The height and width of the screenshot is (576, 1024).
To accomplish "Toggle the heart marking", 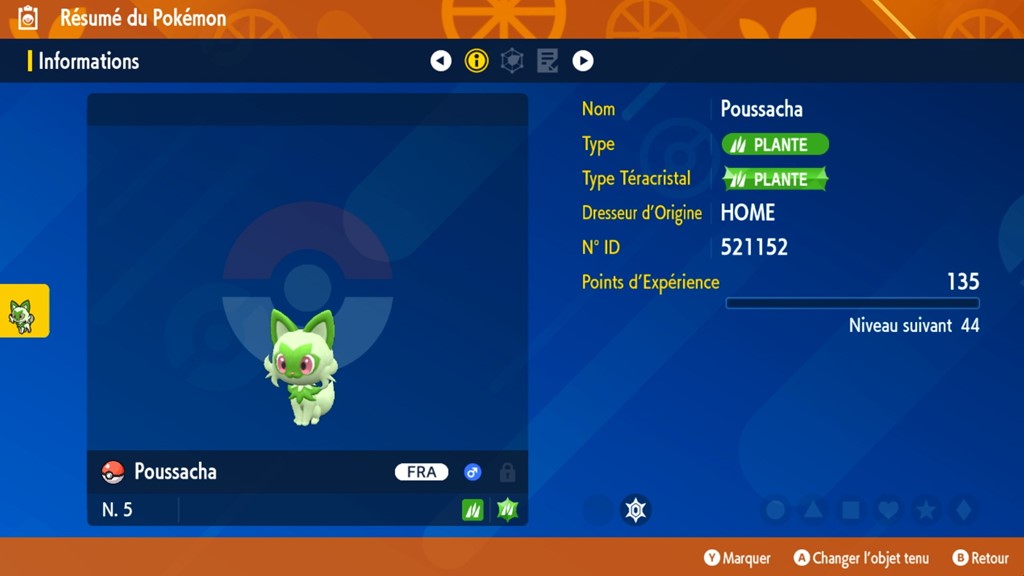I will (888, 510).
